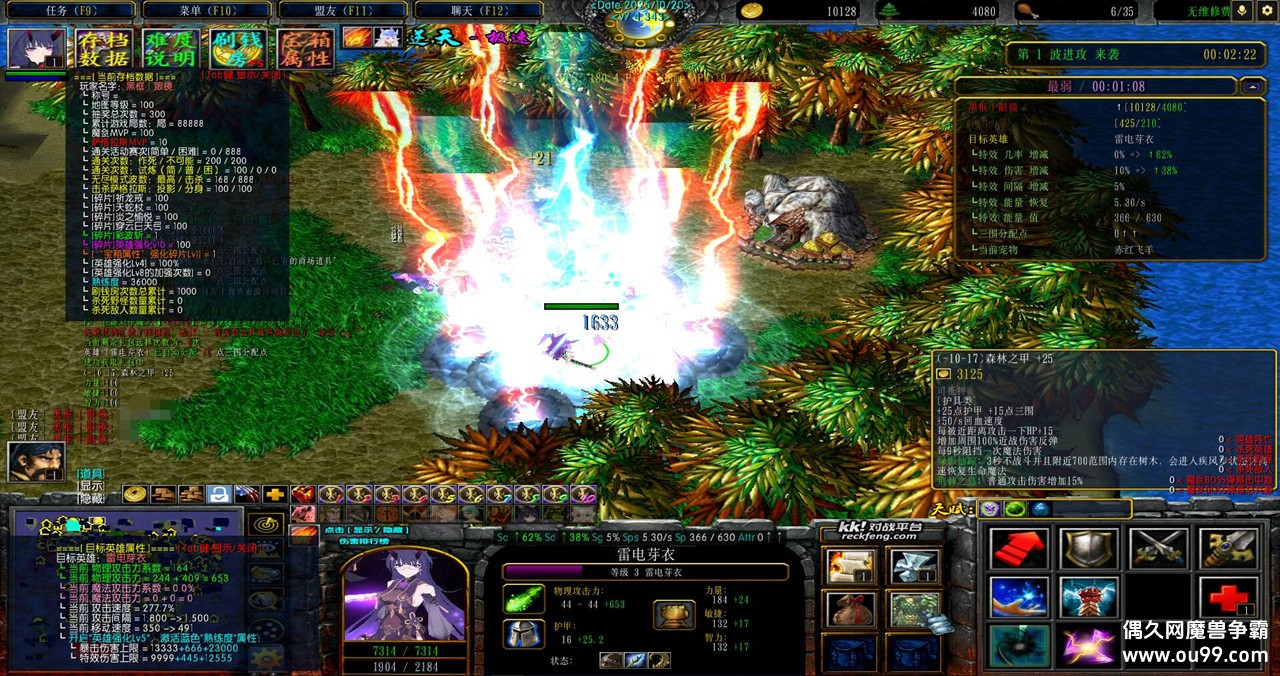Viewport: 1280px width, 676px height.
Task: Select the scroll item in inventory
Action: point(851,566)
